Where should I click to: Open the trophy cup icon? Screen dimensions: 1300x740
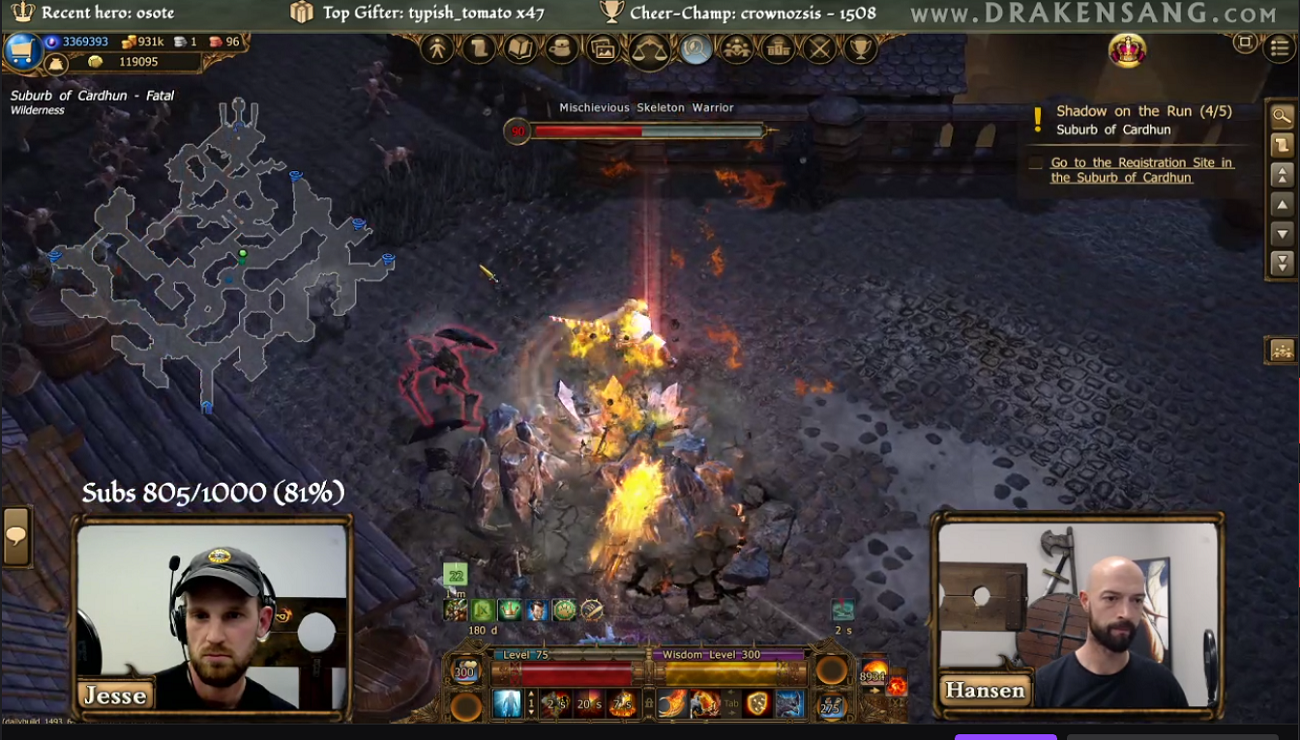click(859, 49)
